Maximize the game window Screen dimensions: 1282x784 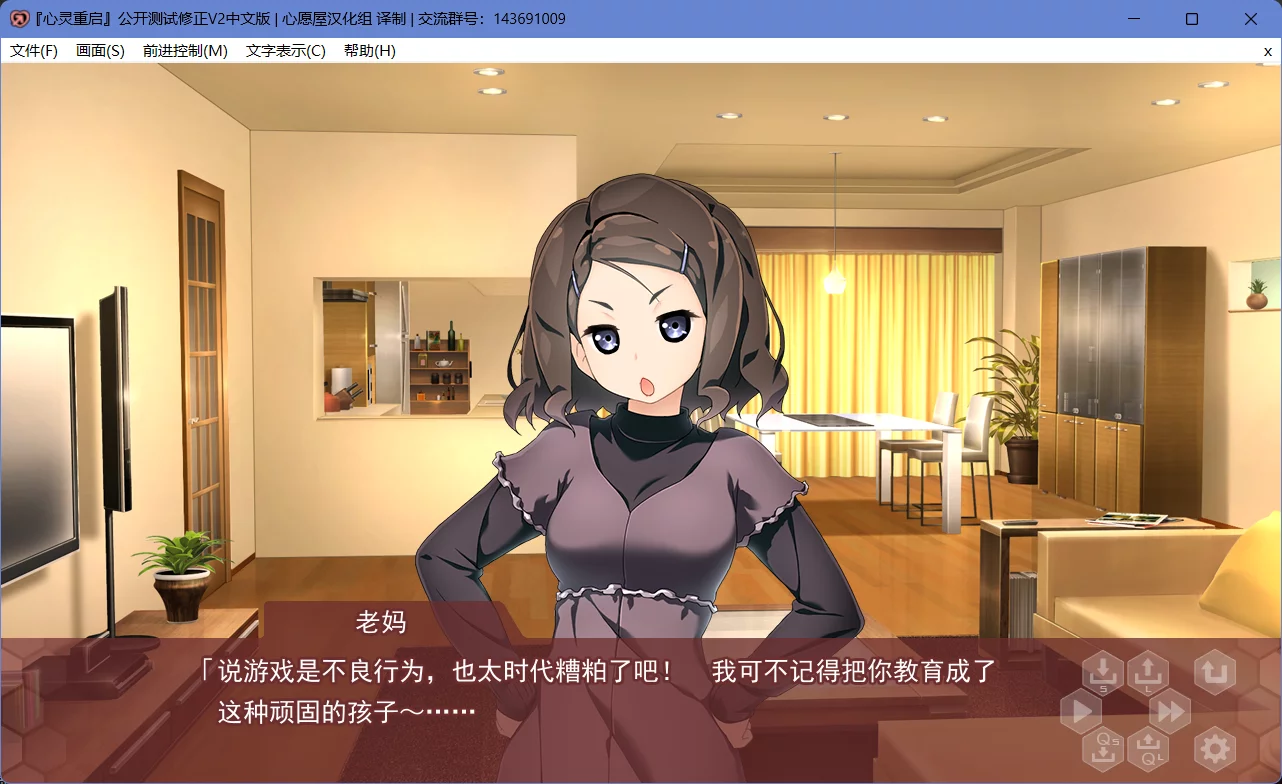pos(1191,18)
